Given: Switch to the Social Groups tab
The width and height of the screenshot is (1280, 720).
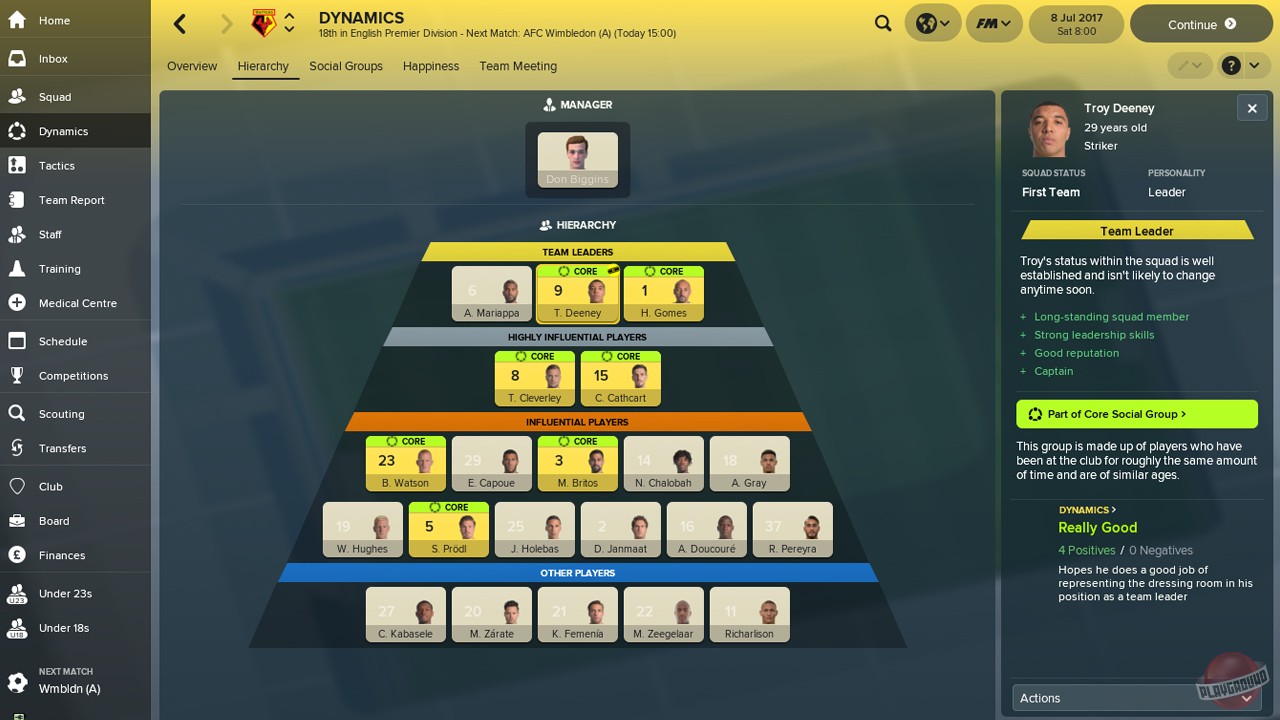Looking at the screenshot, I should pyautogui.click(x=346, y=66).
